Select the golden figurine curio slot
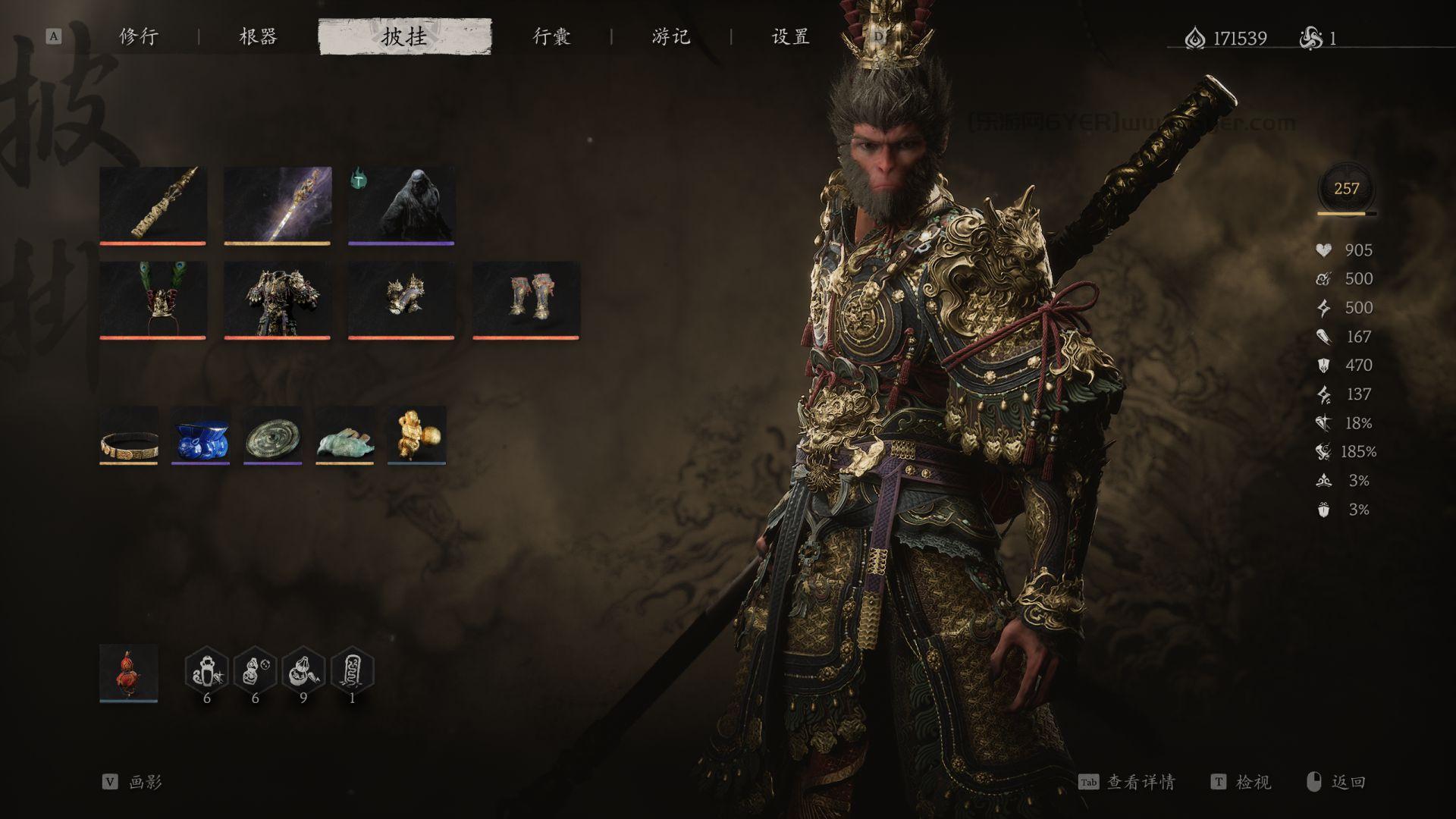The height and width of the screenshot is (819, 1456). click(416, 435)
